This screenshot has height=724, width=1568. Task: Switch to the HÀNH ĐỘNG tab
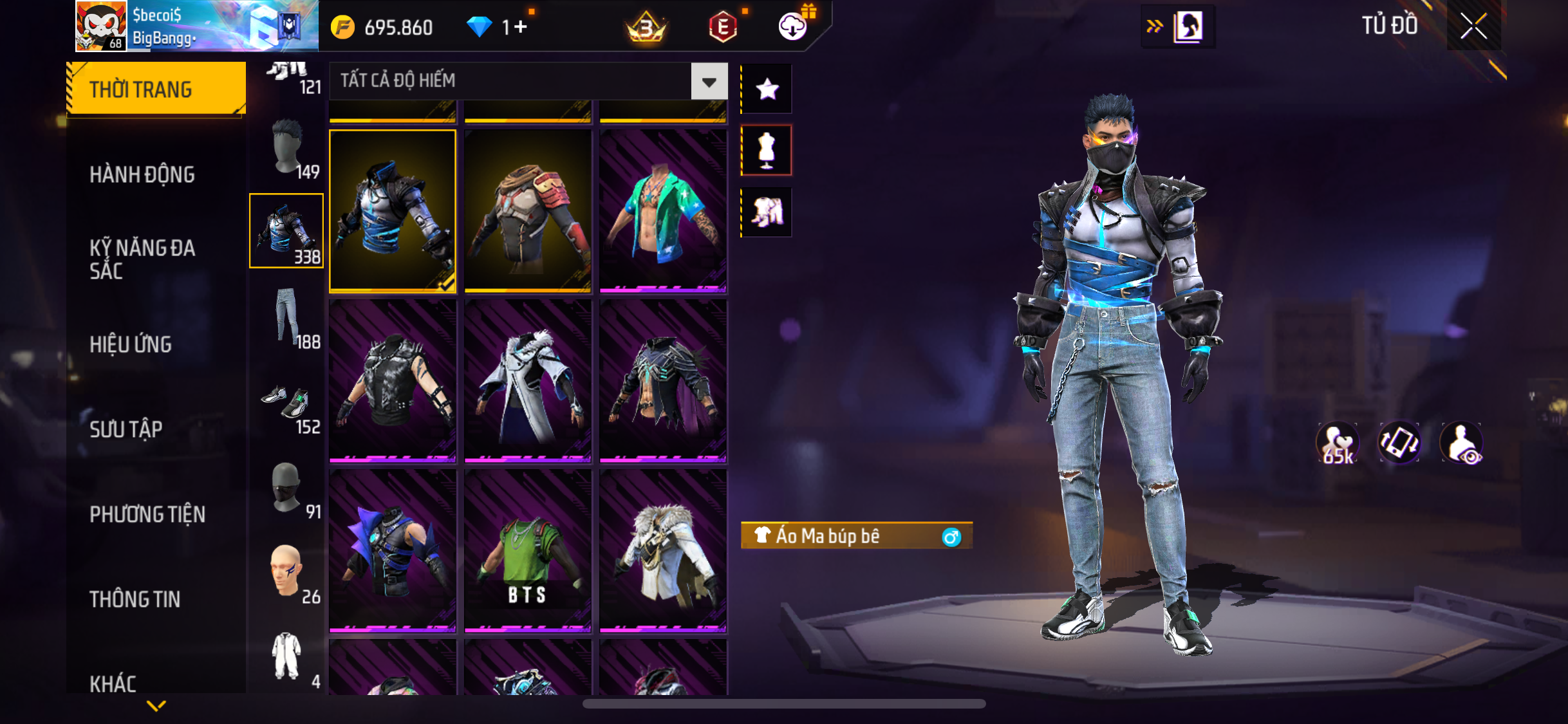pos(142,174)
